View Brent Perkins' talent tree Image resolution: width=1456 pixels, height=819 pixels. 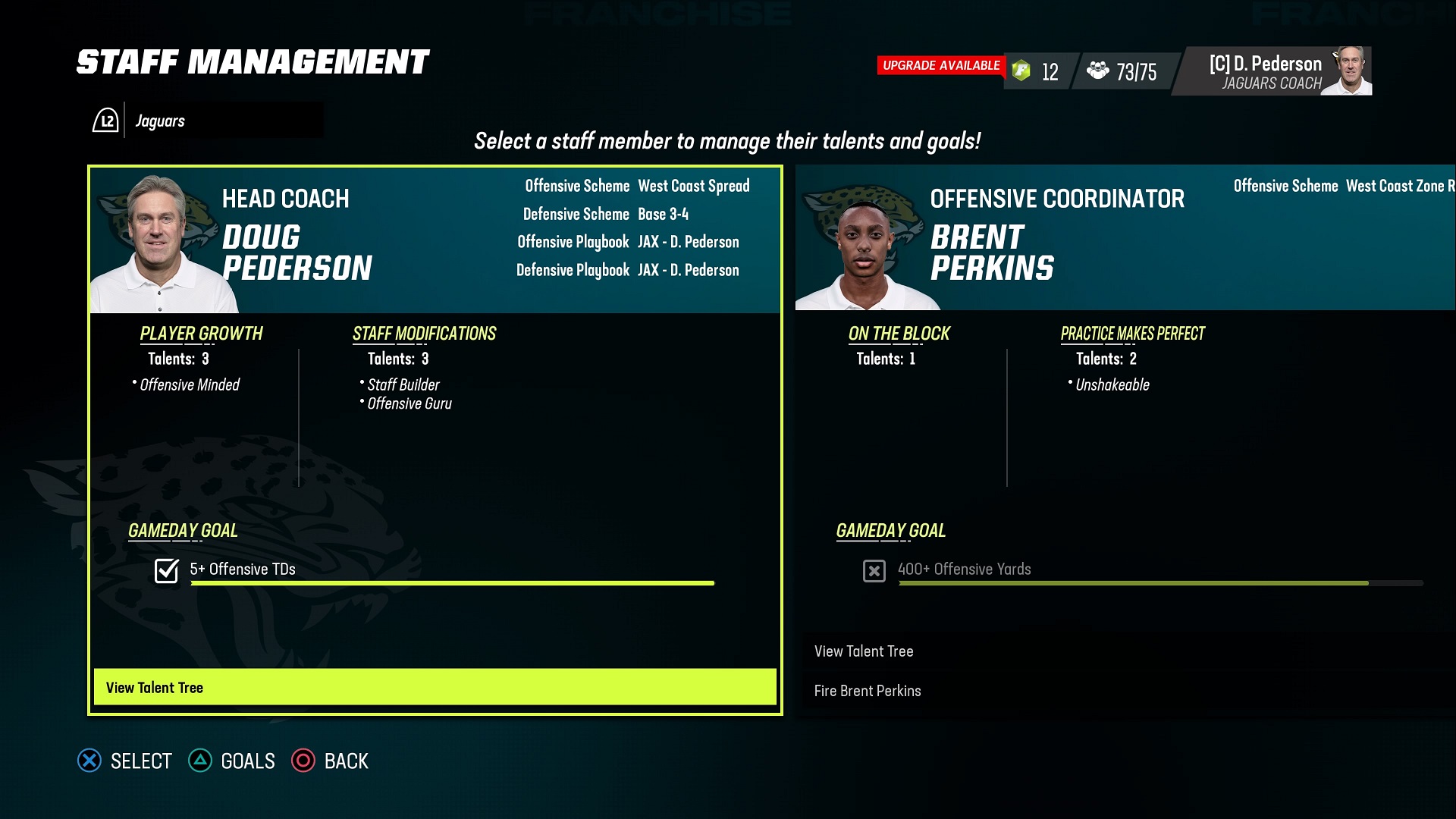pyautogui.click(x=864, y=651)
